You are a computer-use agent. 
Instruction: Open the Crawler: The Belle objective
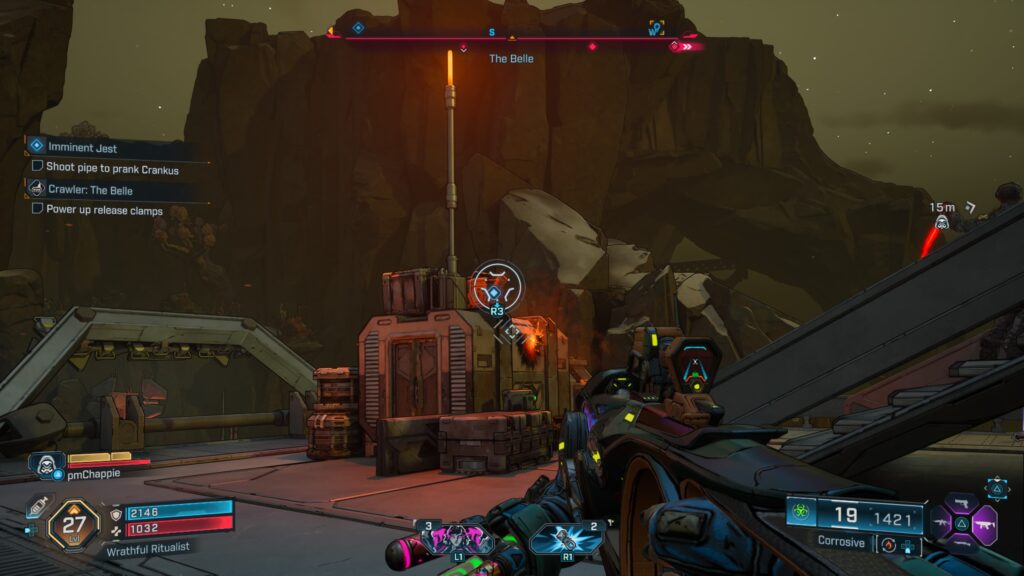coord(90,189)
